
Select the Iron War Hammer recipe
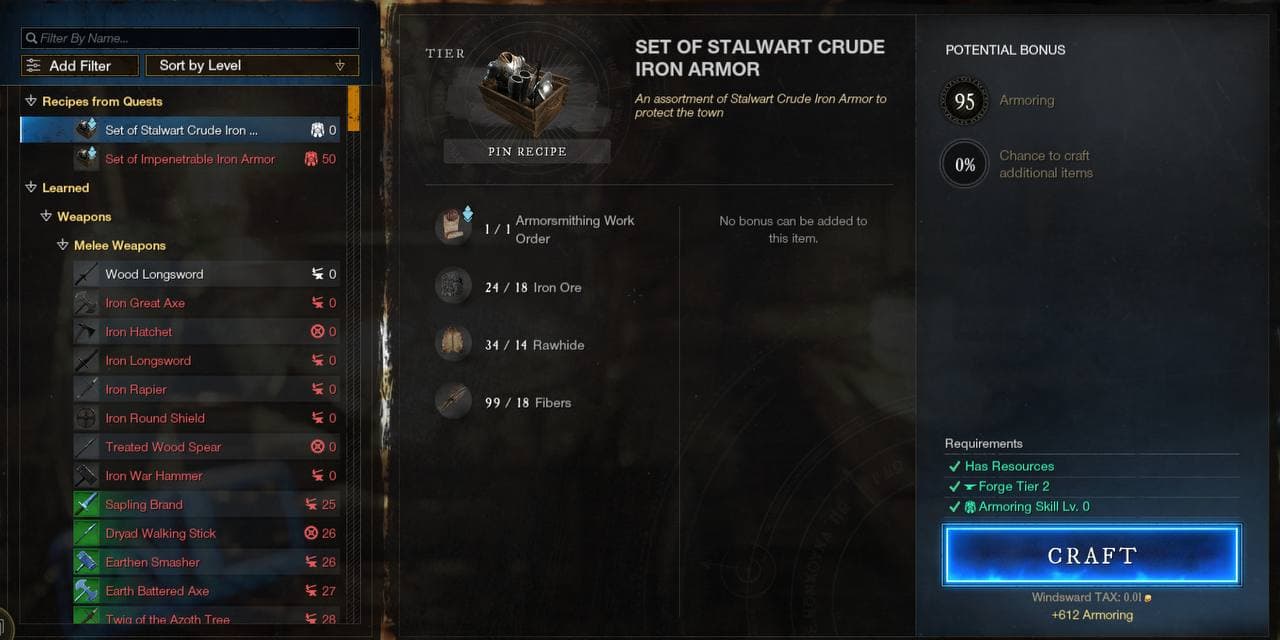click(154, 476)
